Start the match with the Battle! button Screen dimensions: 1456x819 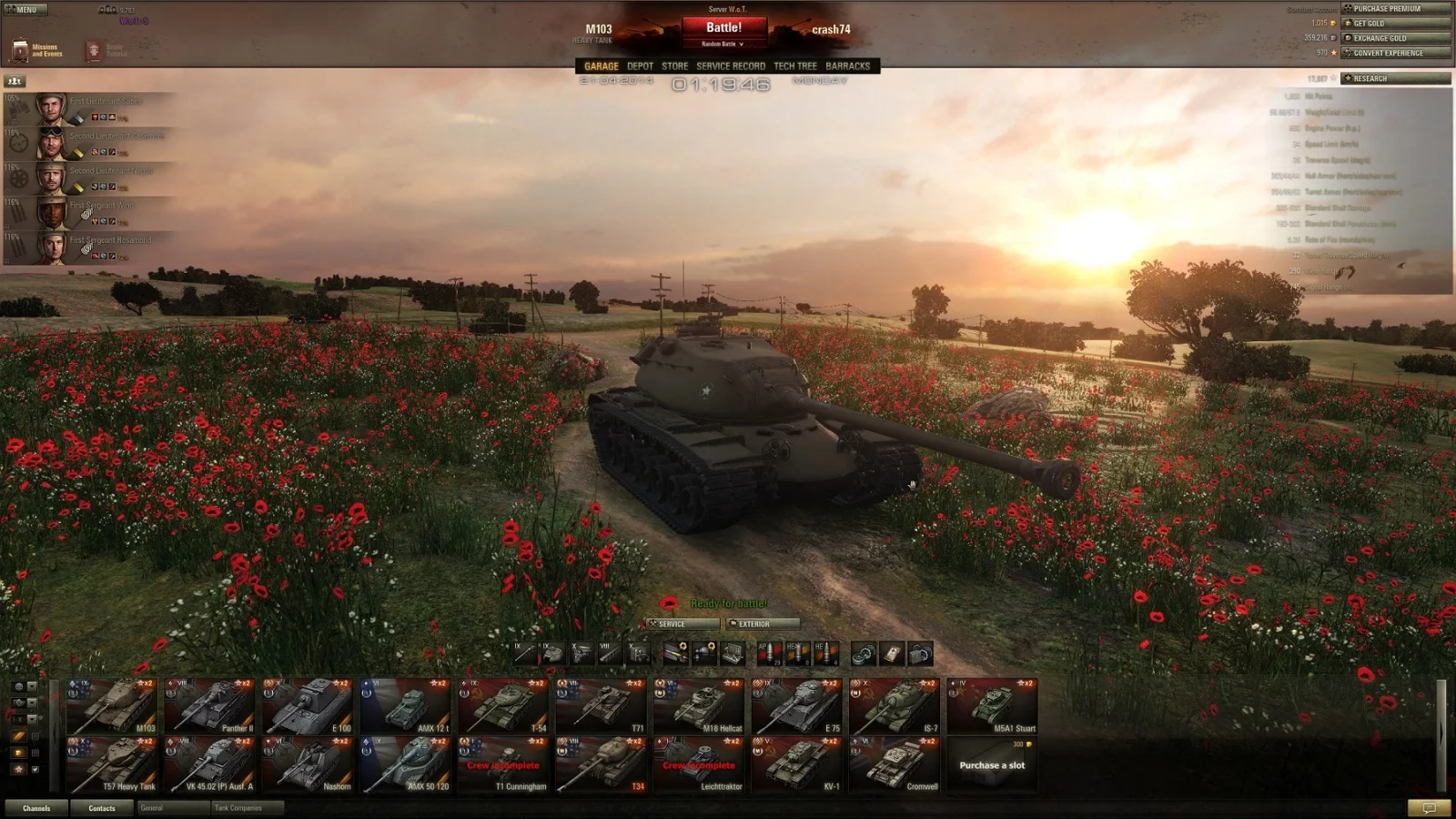[x=723, y=28]
